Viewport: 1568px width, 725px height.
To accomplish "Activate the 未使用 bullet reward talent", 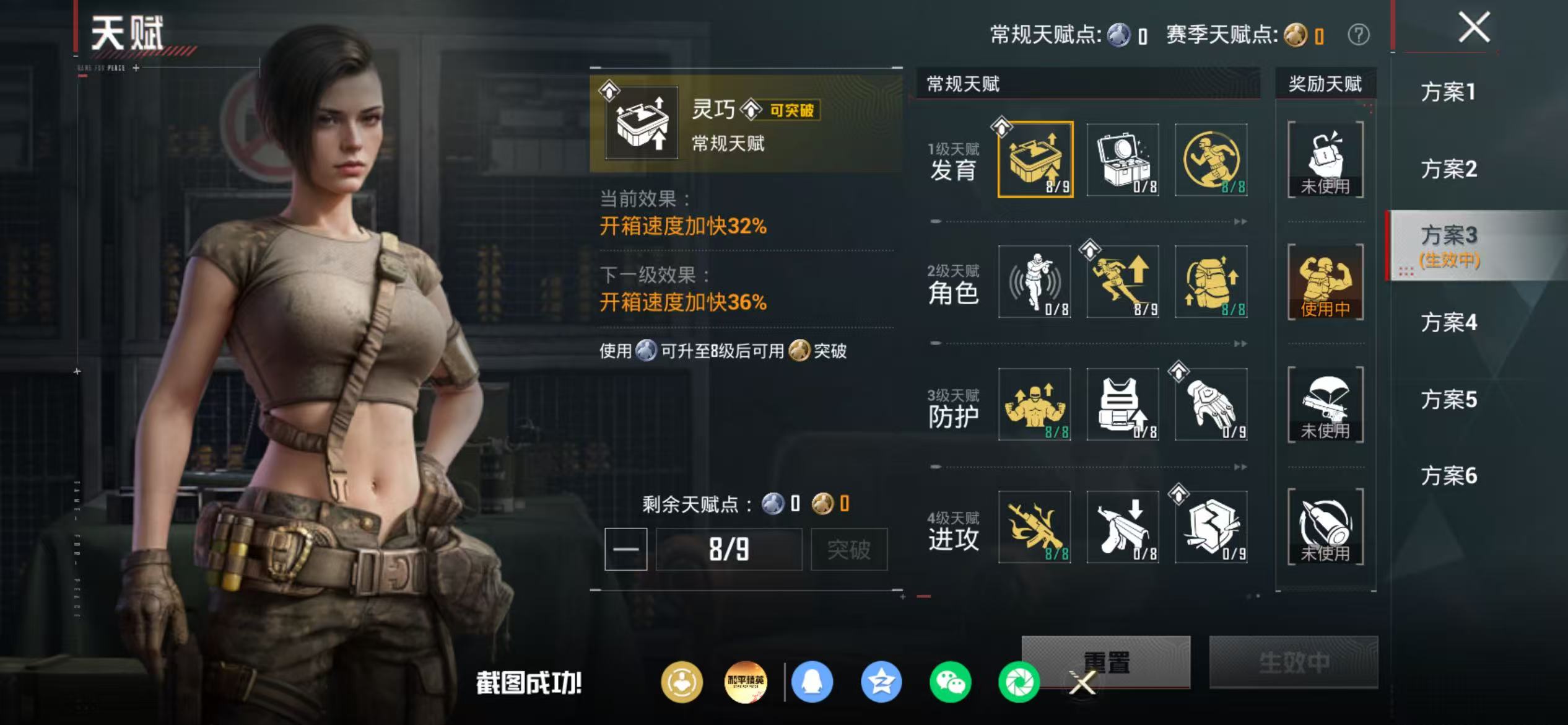I will pos(1325,527).
